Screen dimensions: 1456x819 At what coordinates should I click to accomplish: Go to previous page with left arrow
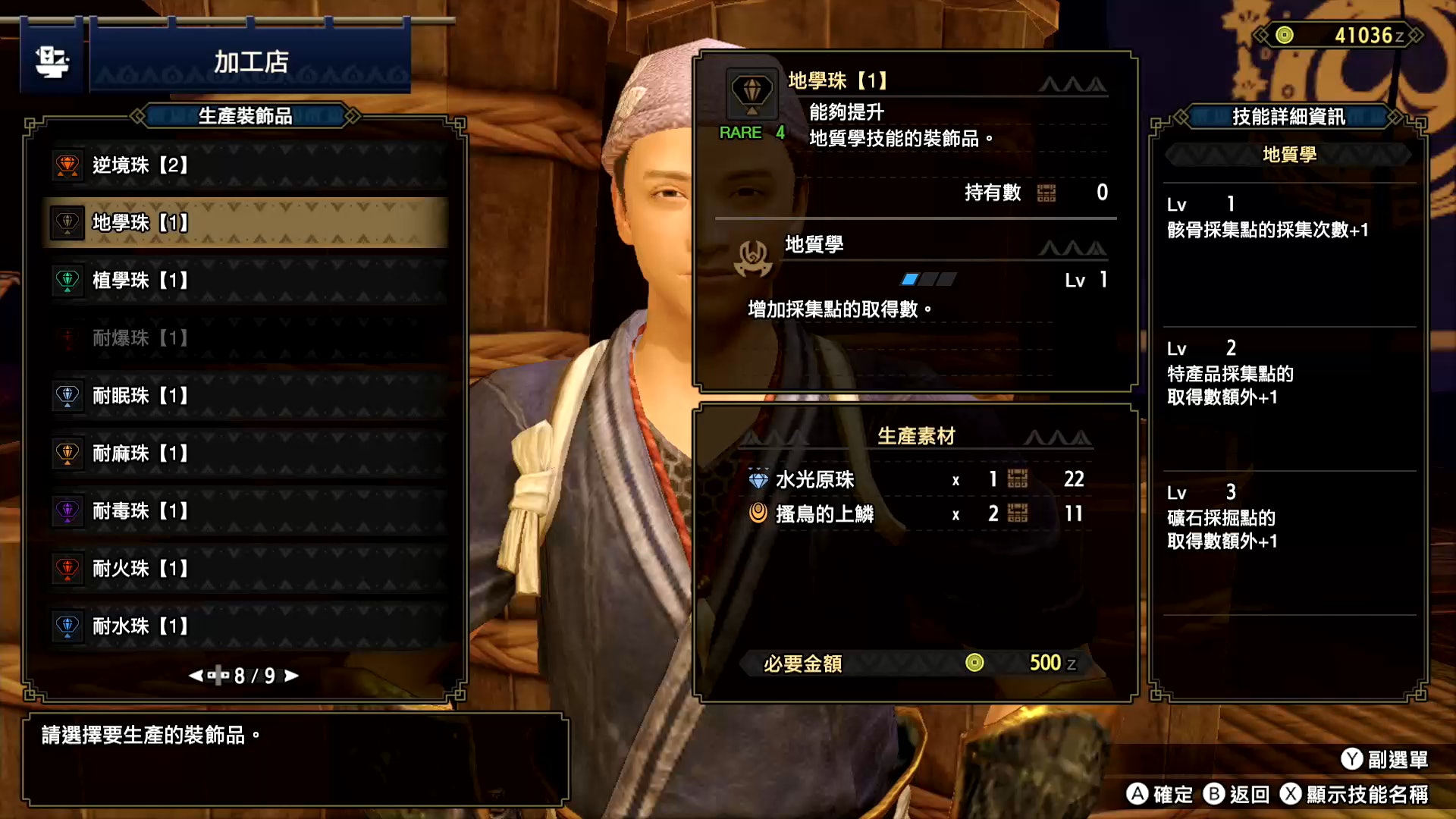coord(196,676)
